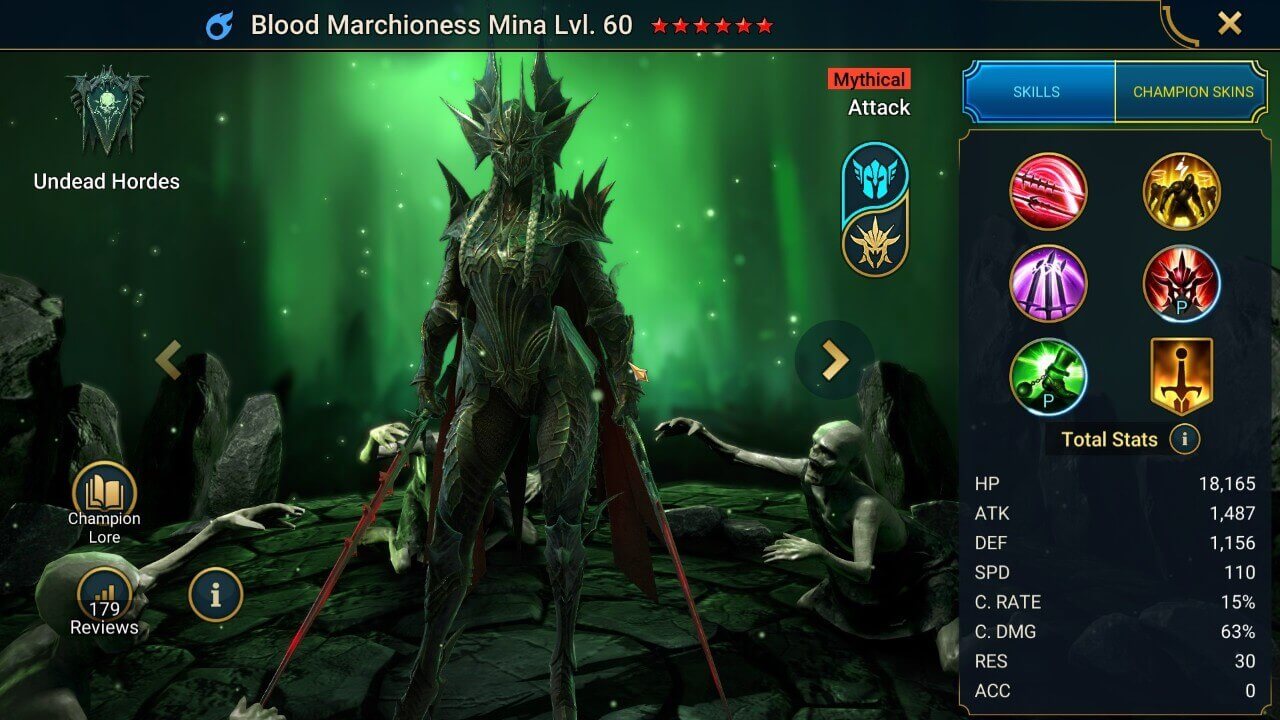Inspect the red passive skill marked P
The width and height of the screenshot is (1280, 720).
click(1182, 284)
